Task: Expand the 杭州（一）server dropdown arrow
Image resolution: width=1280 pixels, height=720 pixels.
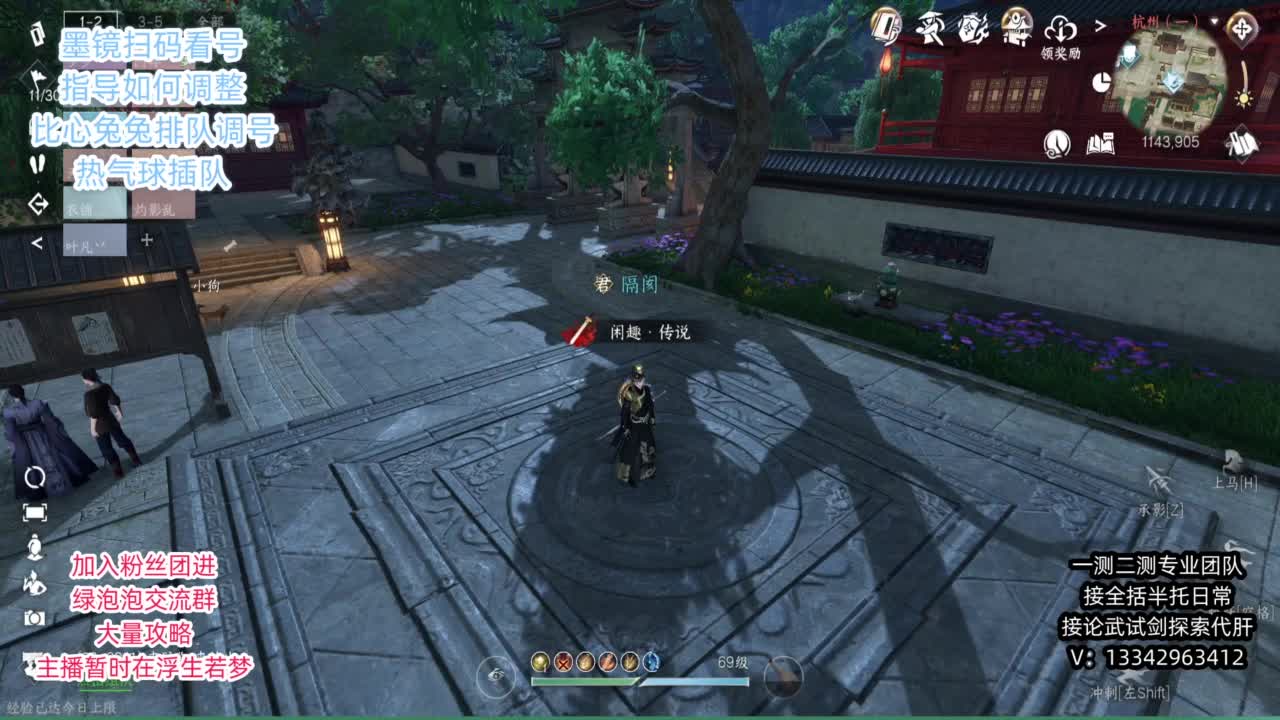Action: (x=1214, y=23)
